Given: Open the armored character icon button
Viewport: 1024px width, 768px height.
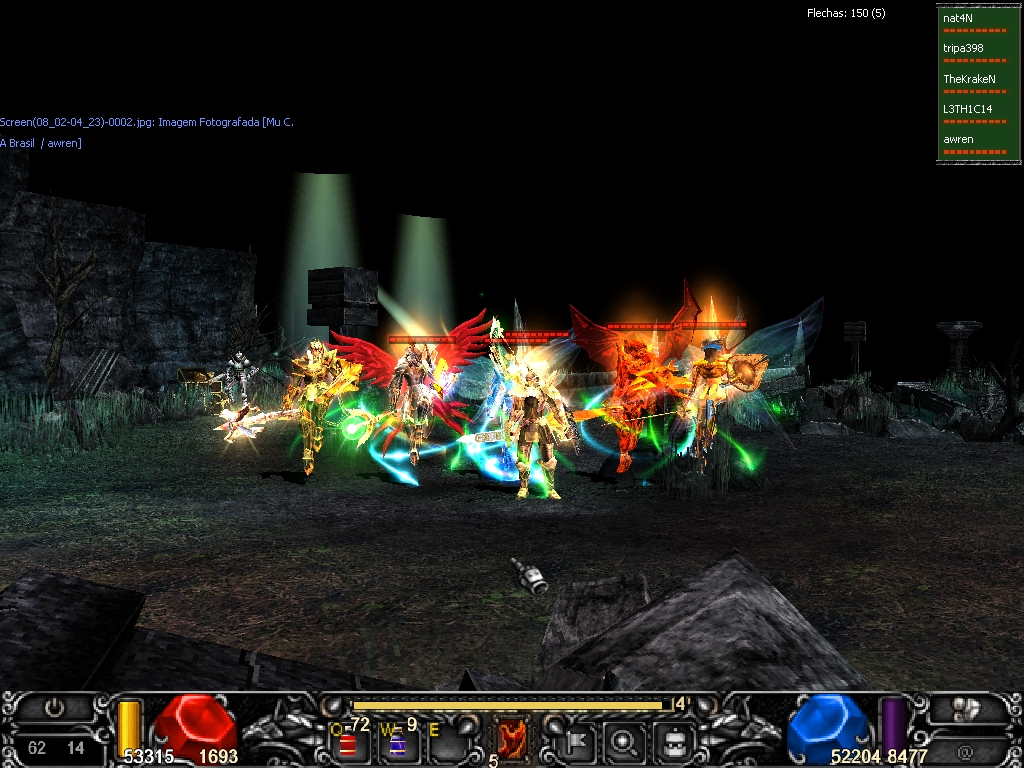Looking at the screenshot, I should [x=674, y=743].
